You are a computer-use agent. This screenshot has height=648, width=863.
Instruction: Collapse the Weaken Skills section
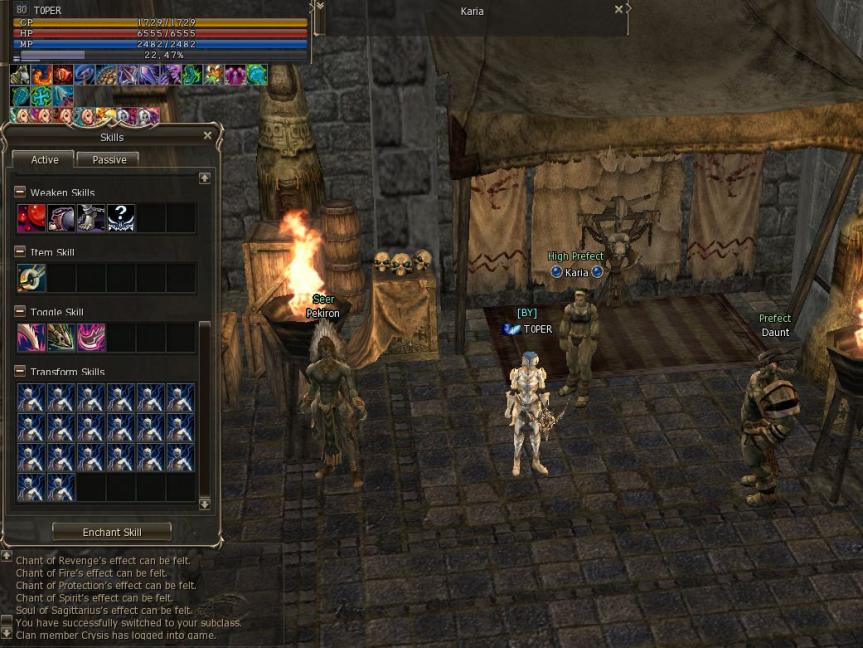click(20, 192)
